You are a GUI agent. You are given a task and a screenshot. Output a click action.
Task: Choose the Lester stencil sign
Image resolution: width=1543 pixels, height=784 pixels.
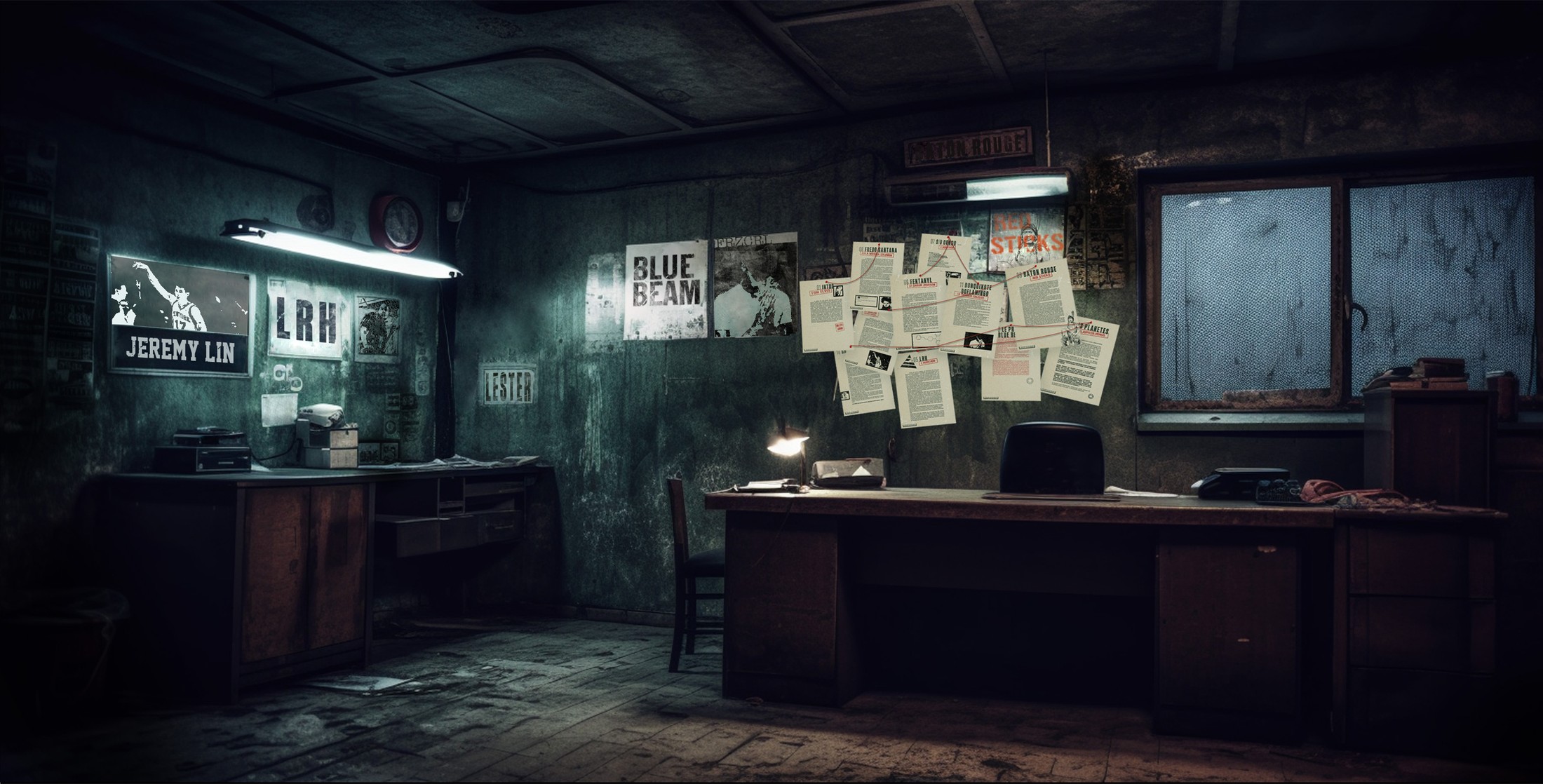coord(508,385)
